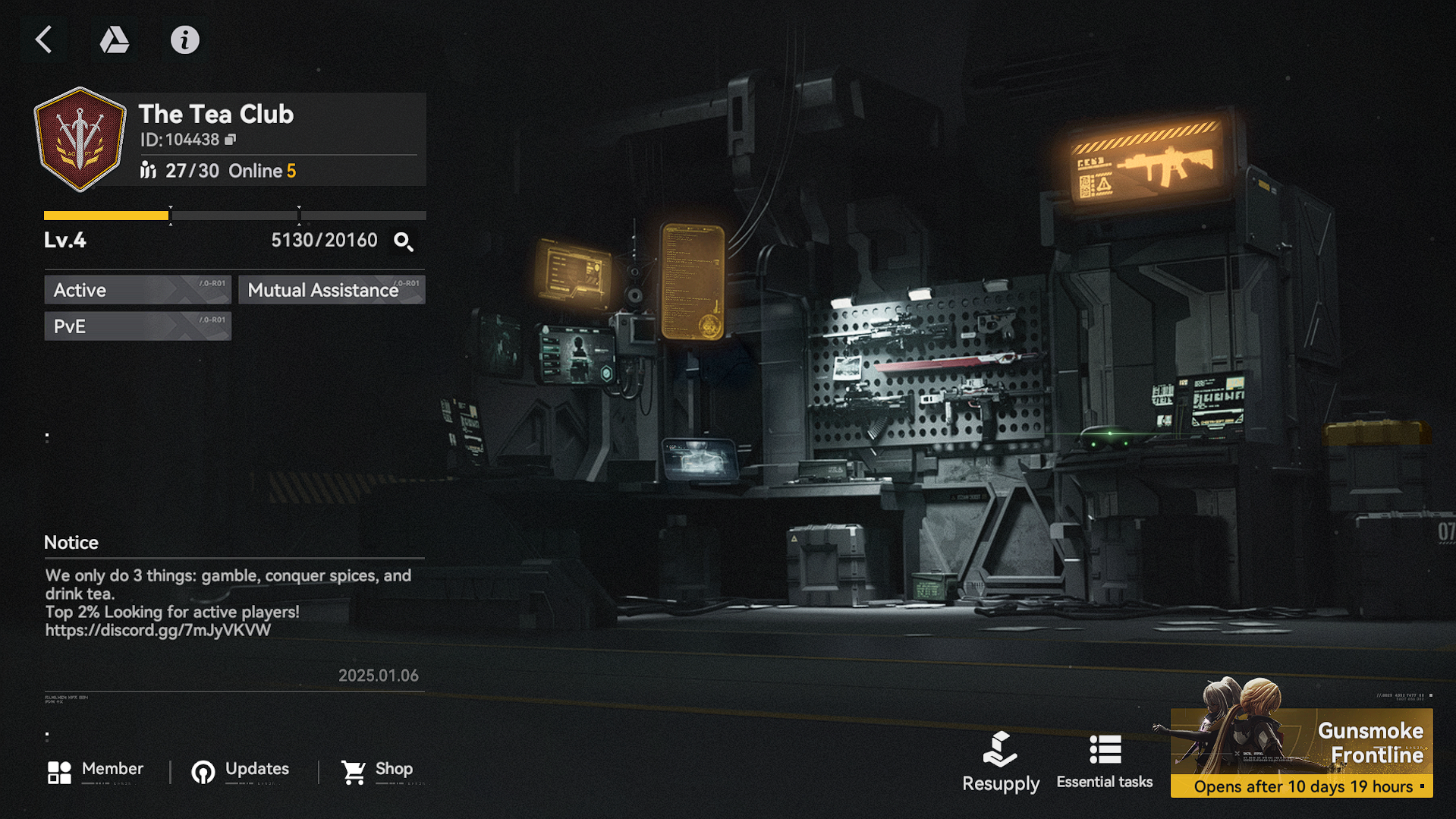This screenshot has height=819, width=1456.
Task: Select the Active tag
Action: 137,290
